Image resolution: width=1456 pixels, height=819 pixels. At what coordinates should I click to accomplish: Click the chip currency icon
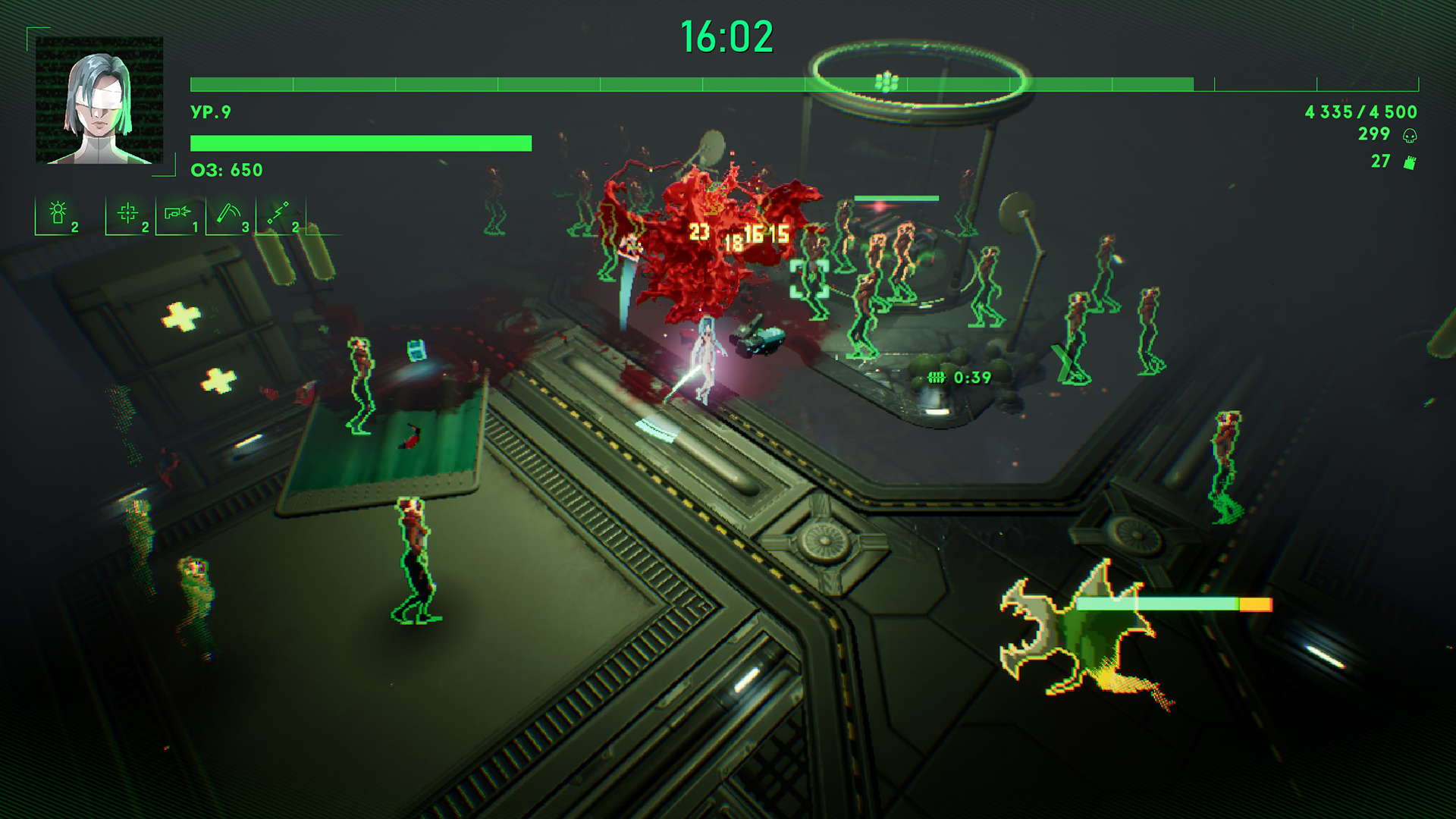[1410, 162]
